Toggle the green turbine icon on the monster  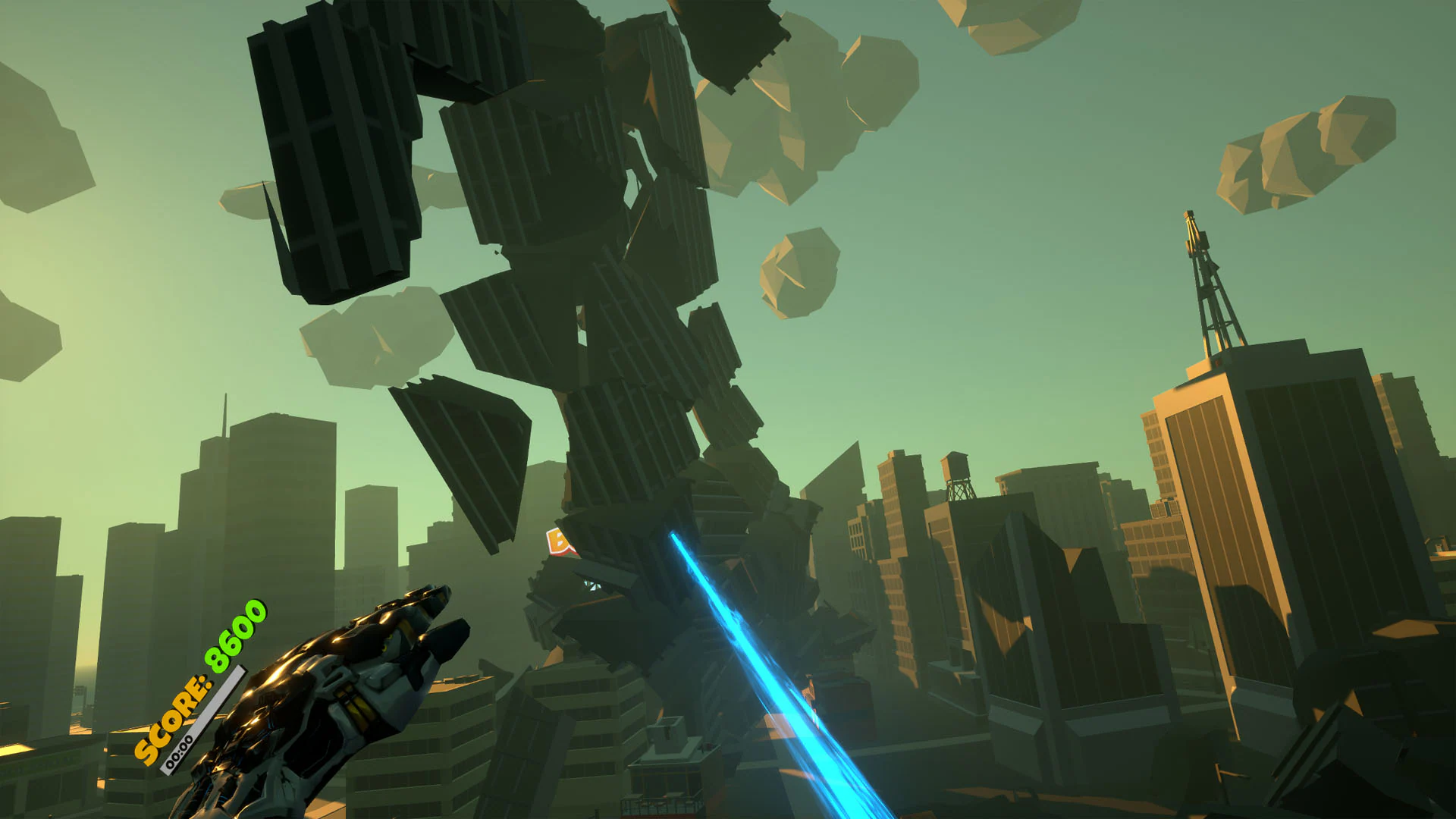[591, 587]
